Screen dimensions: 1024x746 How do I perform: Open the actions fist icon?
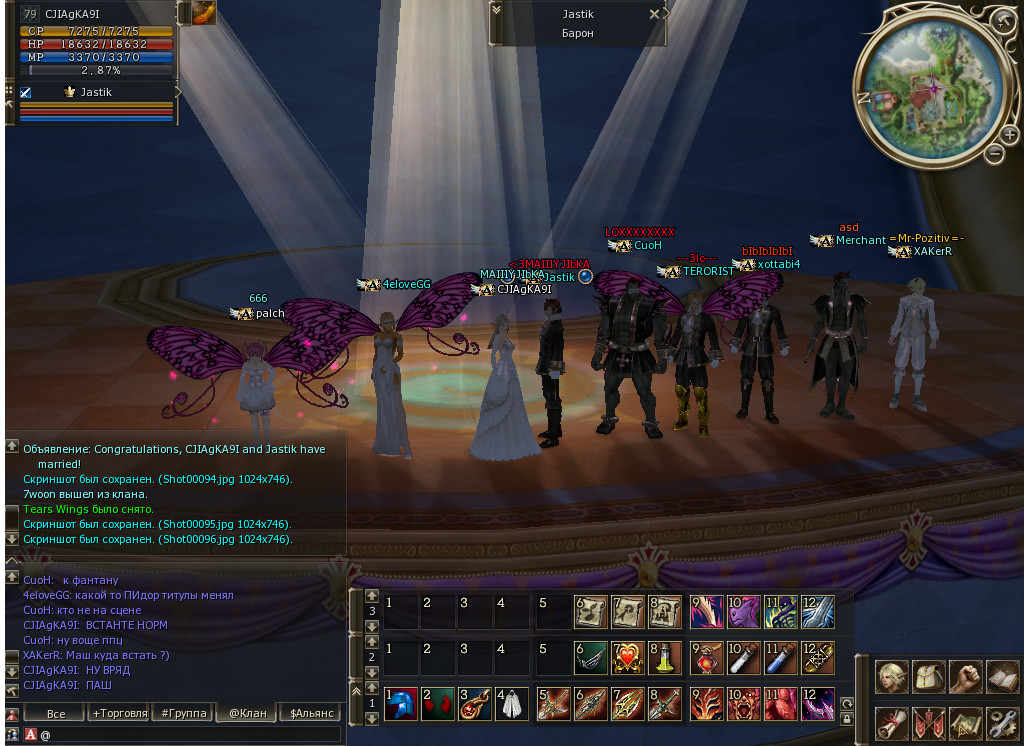tap(965, 677)
